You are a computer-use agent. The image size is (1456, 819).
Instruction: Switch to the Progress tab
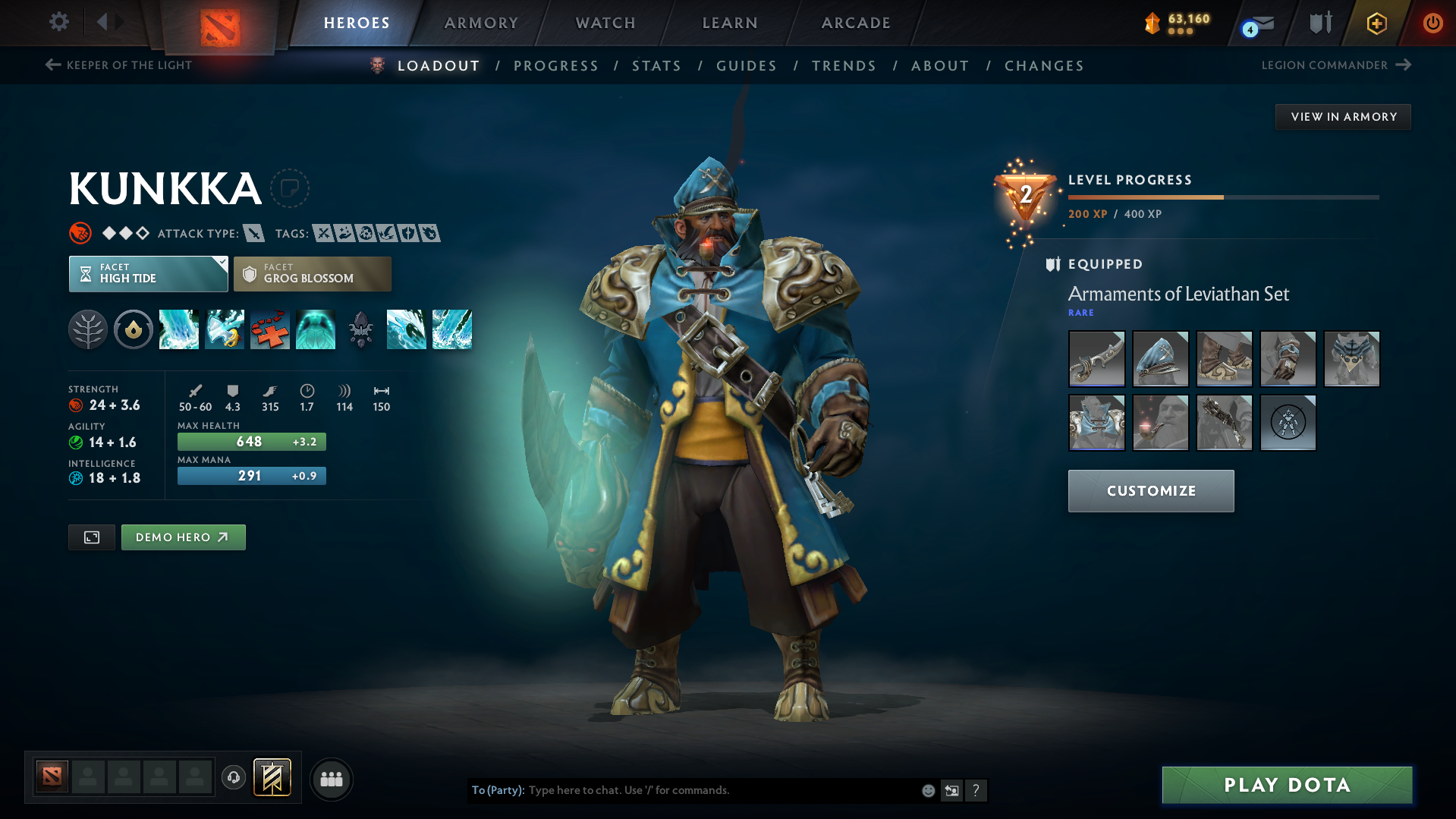pos(556,66)
